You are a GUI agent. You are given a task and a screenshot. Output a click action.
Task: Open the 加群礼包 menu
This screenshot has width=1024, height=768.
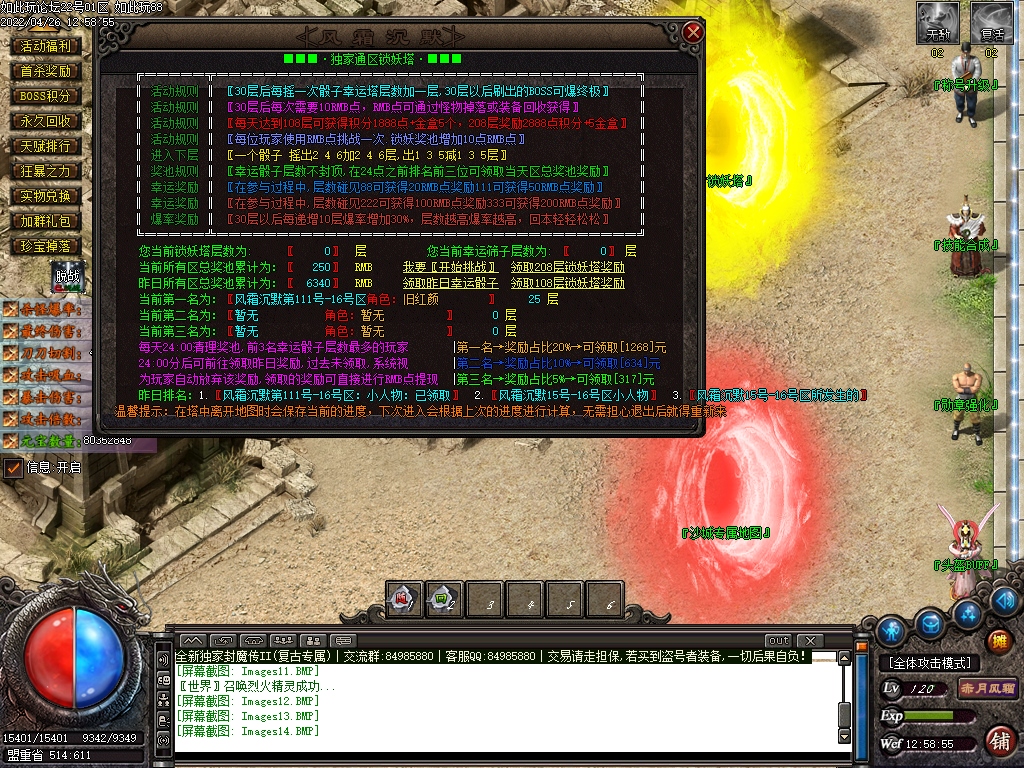tap(46, 221)
